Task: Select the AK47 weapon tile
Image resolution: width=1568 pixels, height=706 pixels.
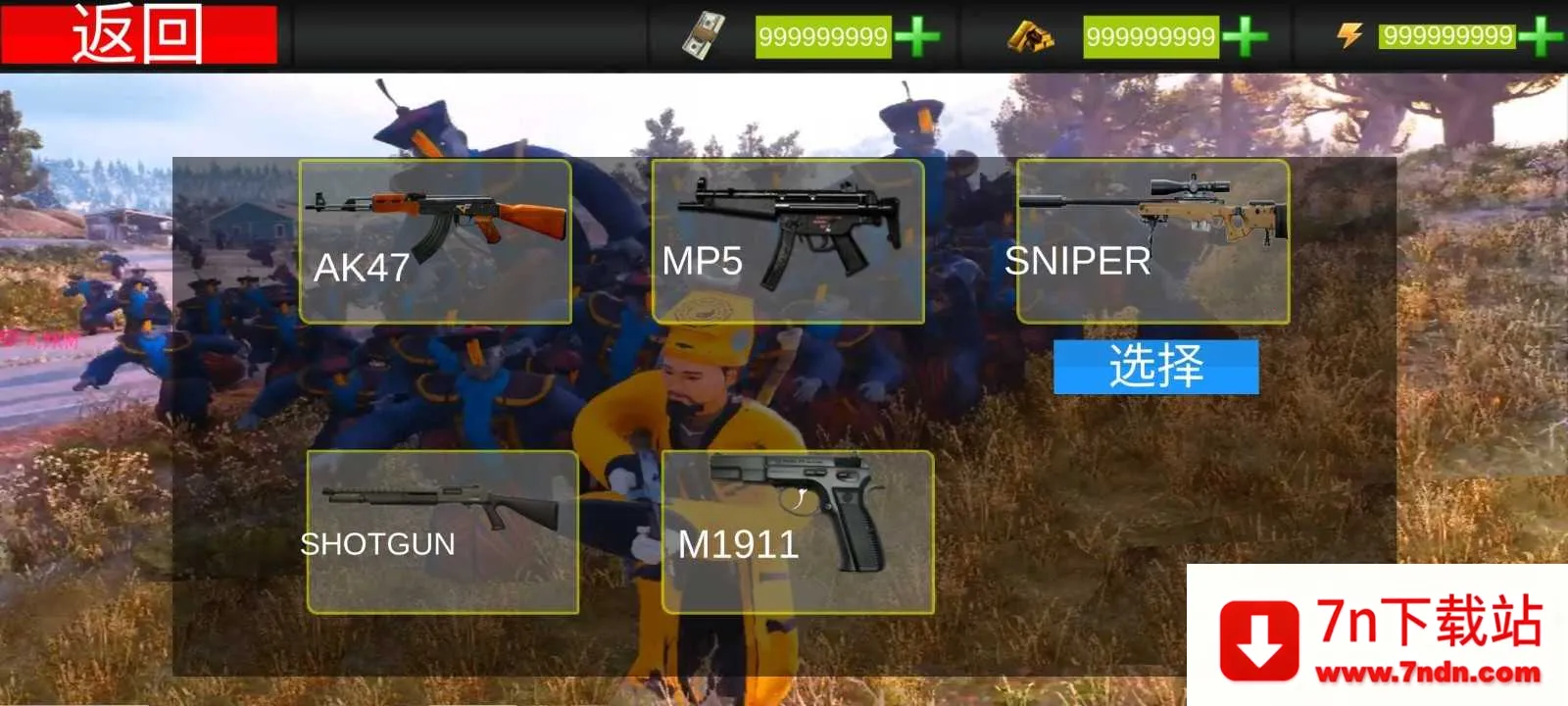Action: (435, 241)
